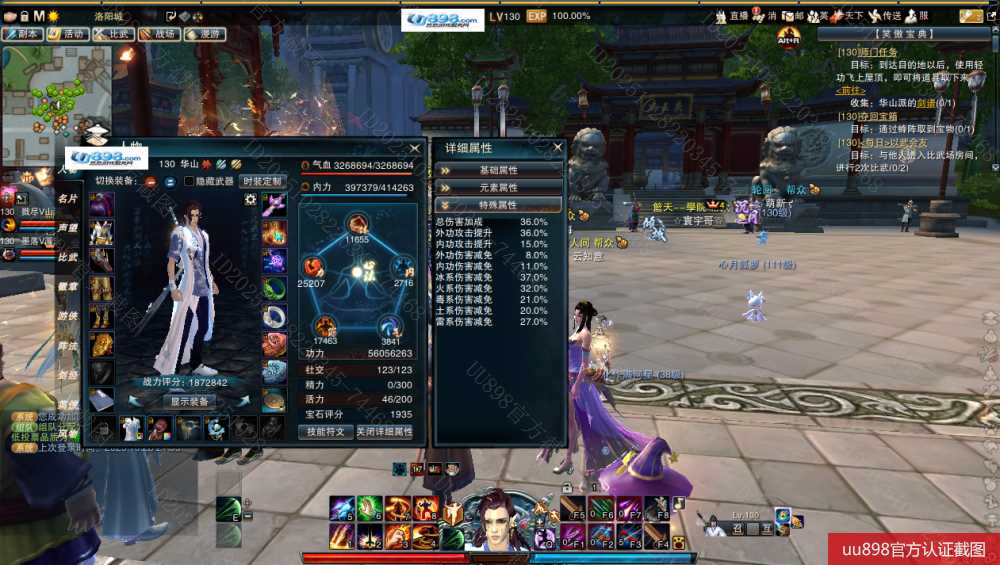This screenshot has width=1000, height=565.
Task: Collapse the 特殊属性 special attributes section
Action: tap(499, 204)
